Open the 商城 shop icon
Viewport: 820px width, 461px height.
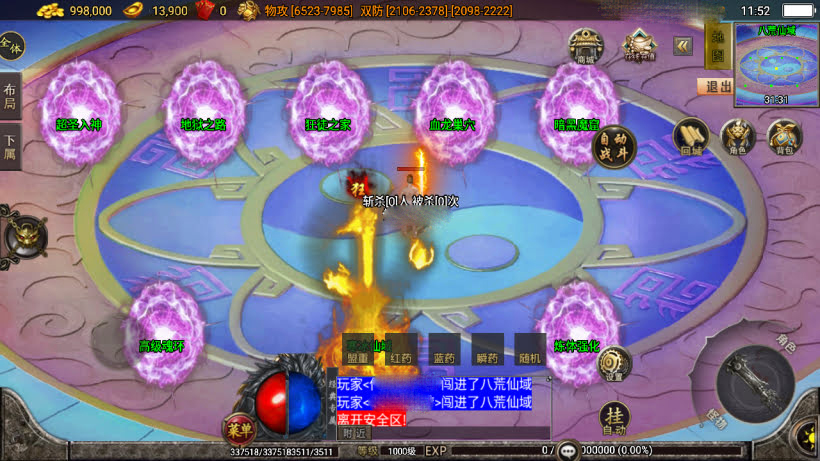coord(585,46)
